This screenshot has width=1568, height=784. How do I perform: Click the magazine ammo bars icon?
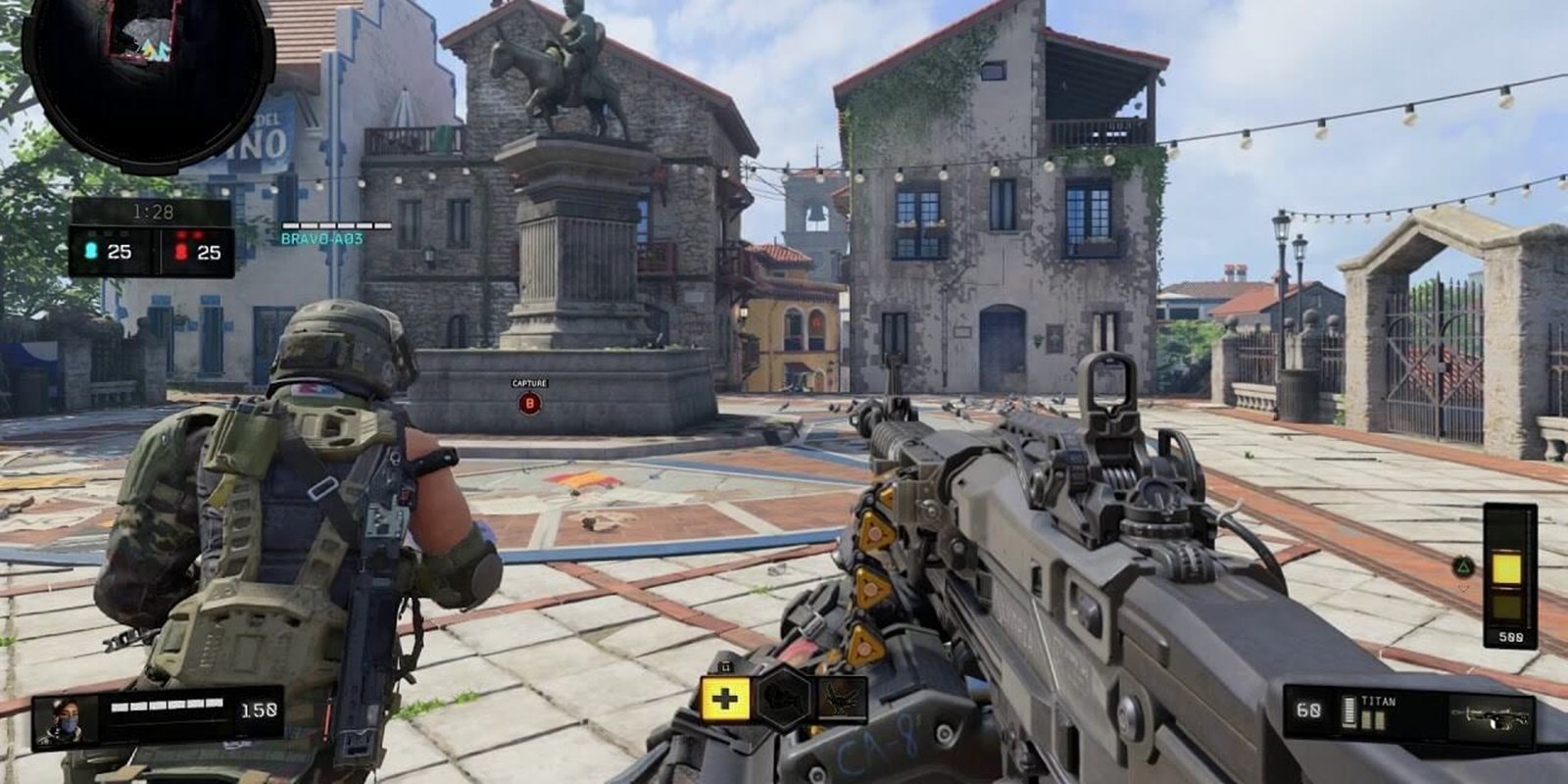[1349, 711]
